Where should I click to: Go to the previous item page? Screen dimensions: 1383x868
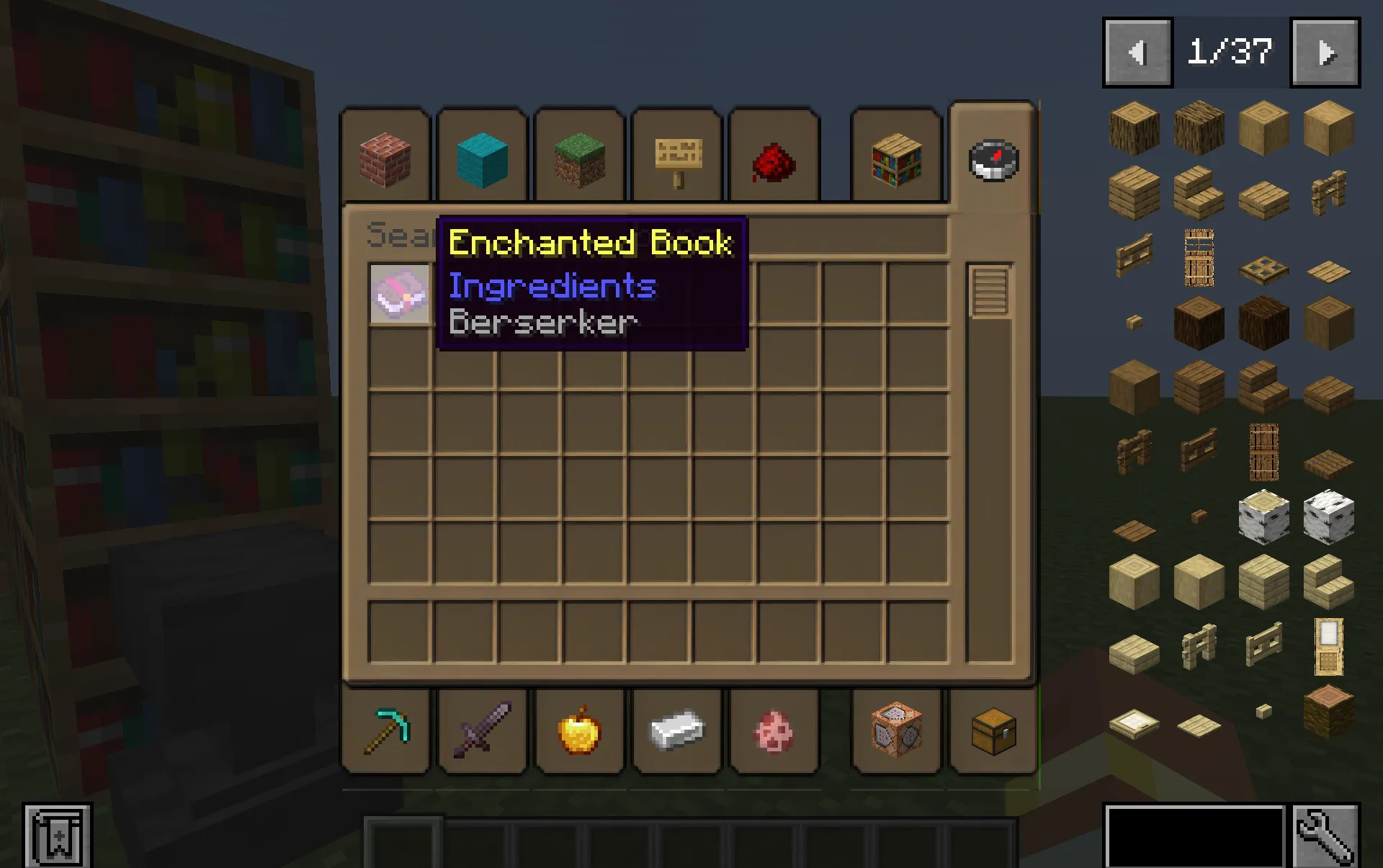(x=1137, y=50)
